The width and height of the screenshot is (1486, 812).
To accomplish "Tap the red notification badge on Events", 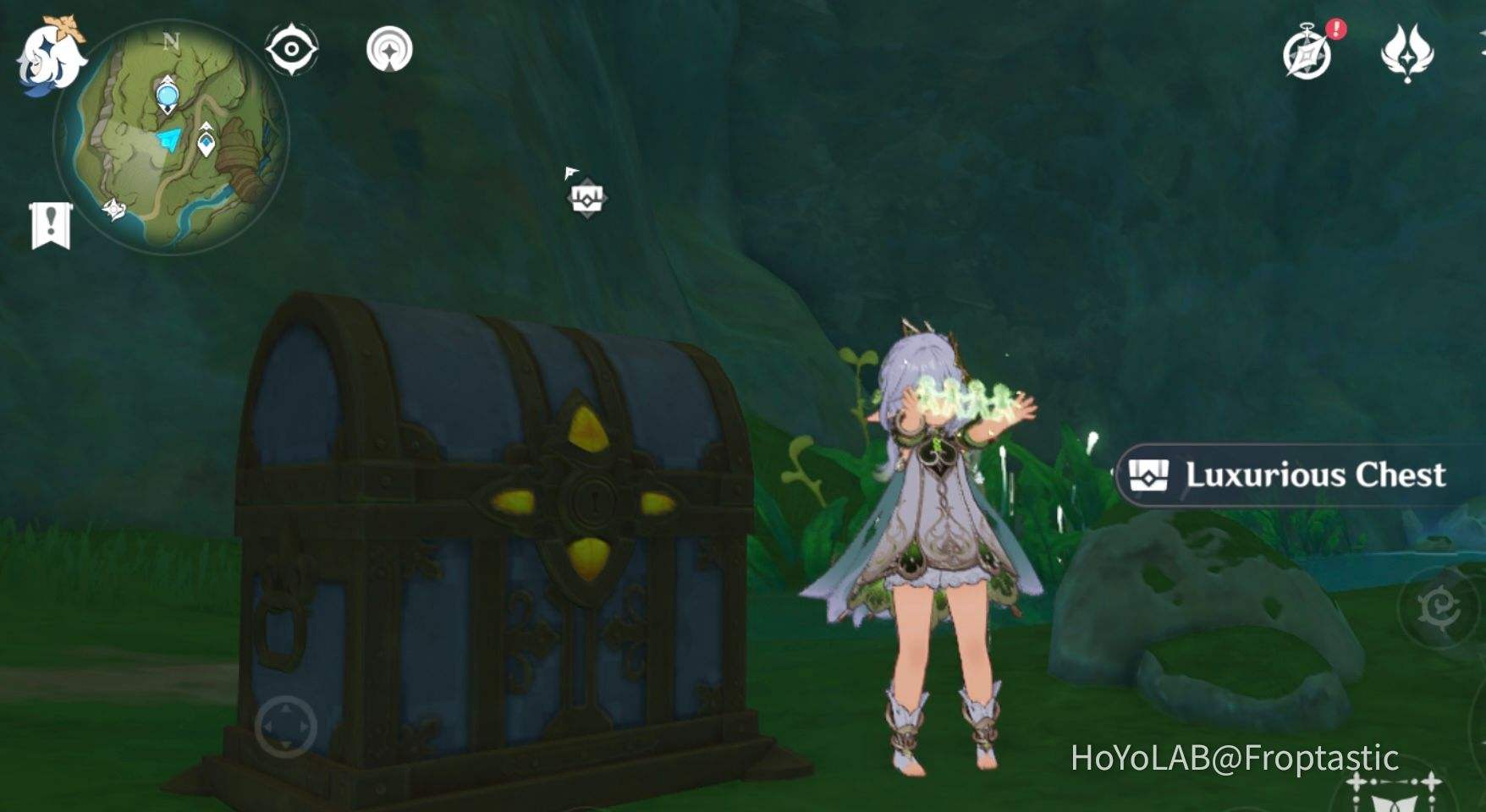I will 1335,30.
